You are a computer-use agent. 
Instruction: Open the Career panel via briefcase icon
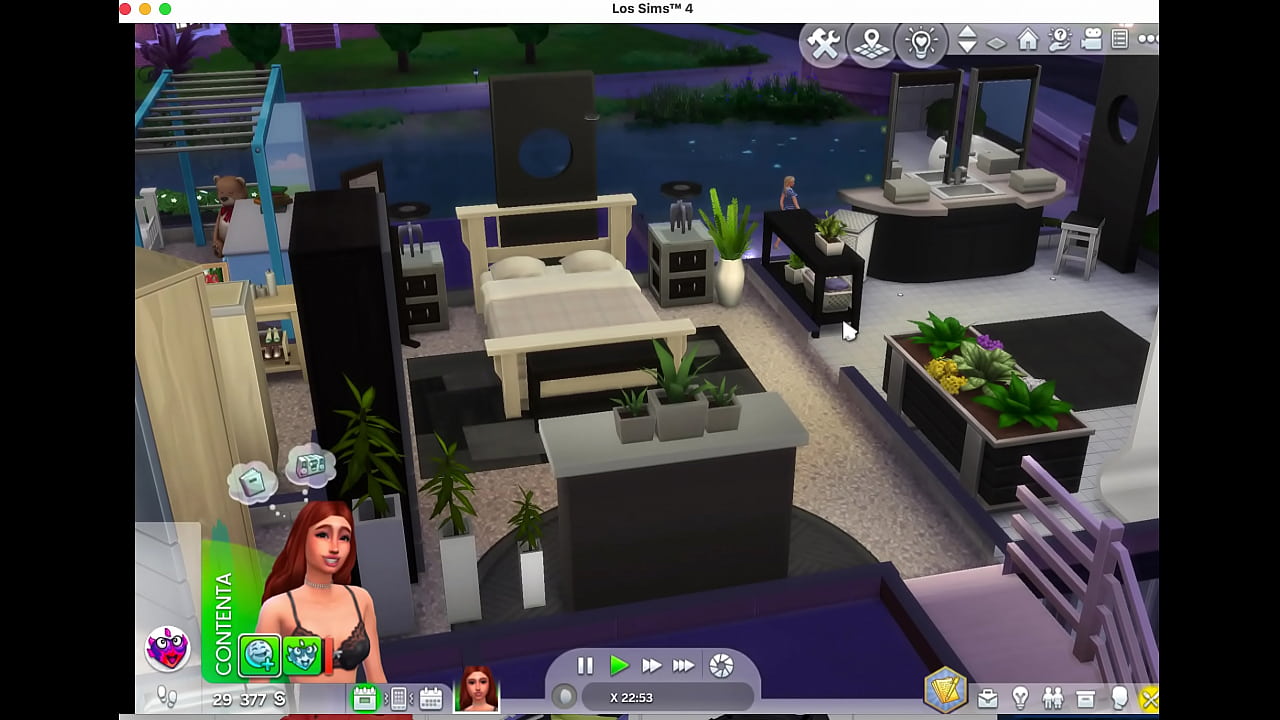tap(986, 697)
